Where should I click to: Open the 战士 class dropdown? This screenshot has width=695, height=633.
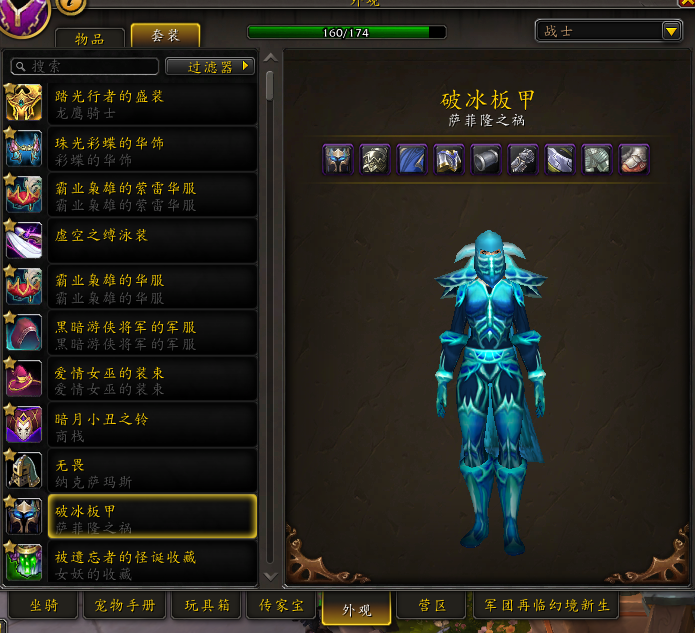(609, 31)
